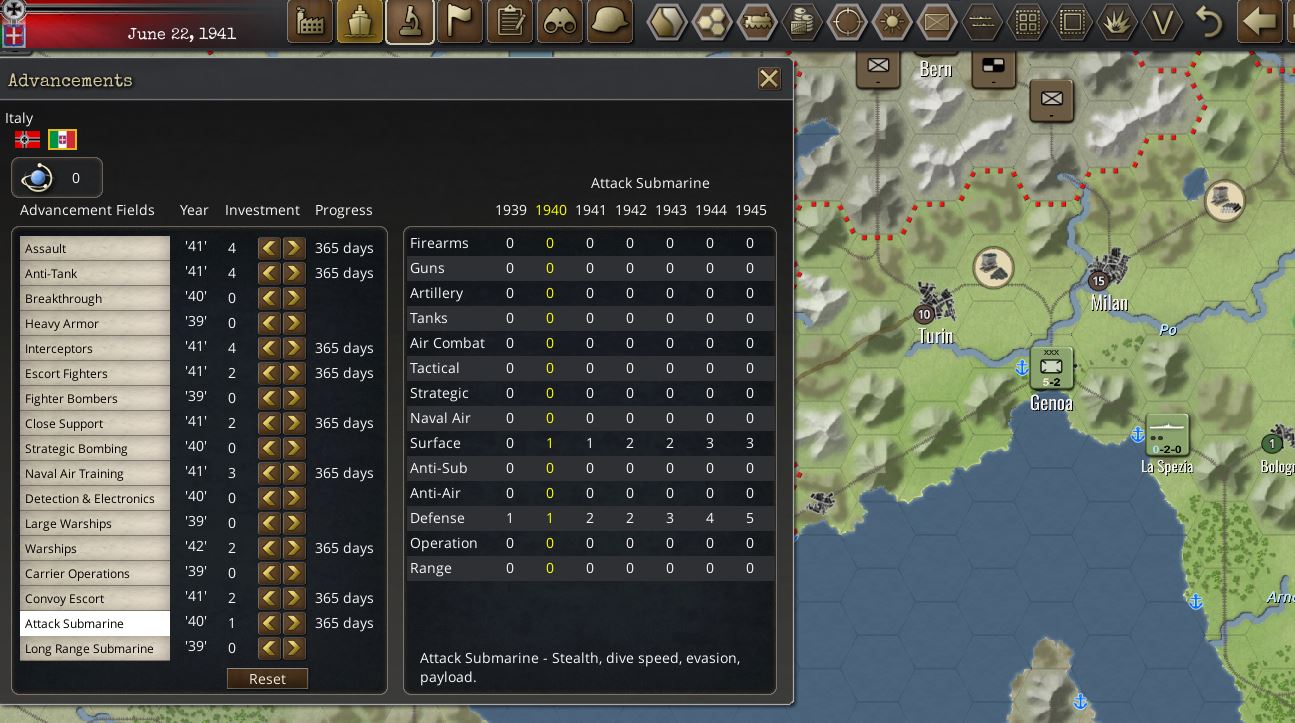
Task: Click the helmet war overview icon
Action: (610, 21)
